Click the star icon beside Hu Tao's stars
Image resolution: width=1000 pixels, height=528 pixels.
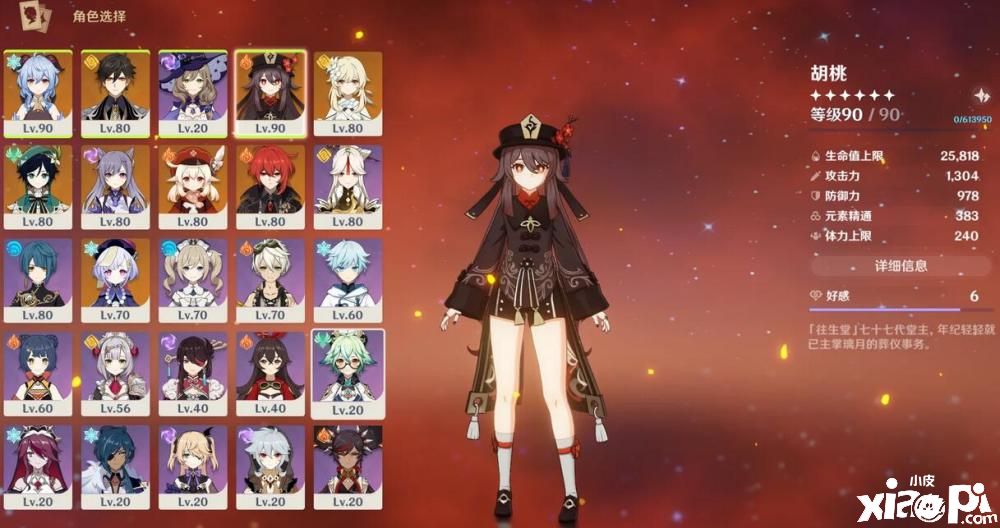(981, 96)
